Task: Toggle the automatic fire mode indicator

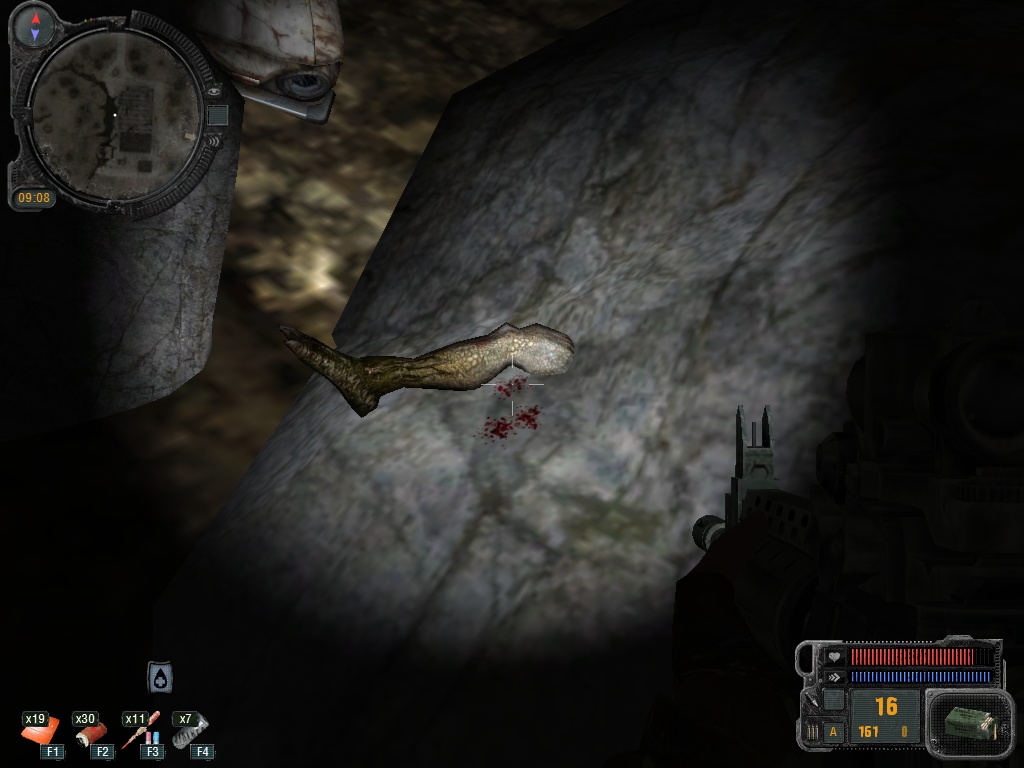Action: [x=834, y=732]
